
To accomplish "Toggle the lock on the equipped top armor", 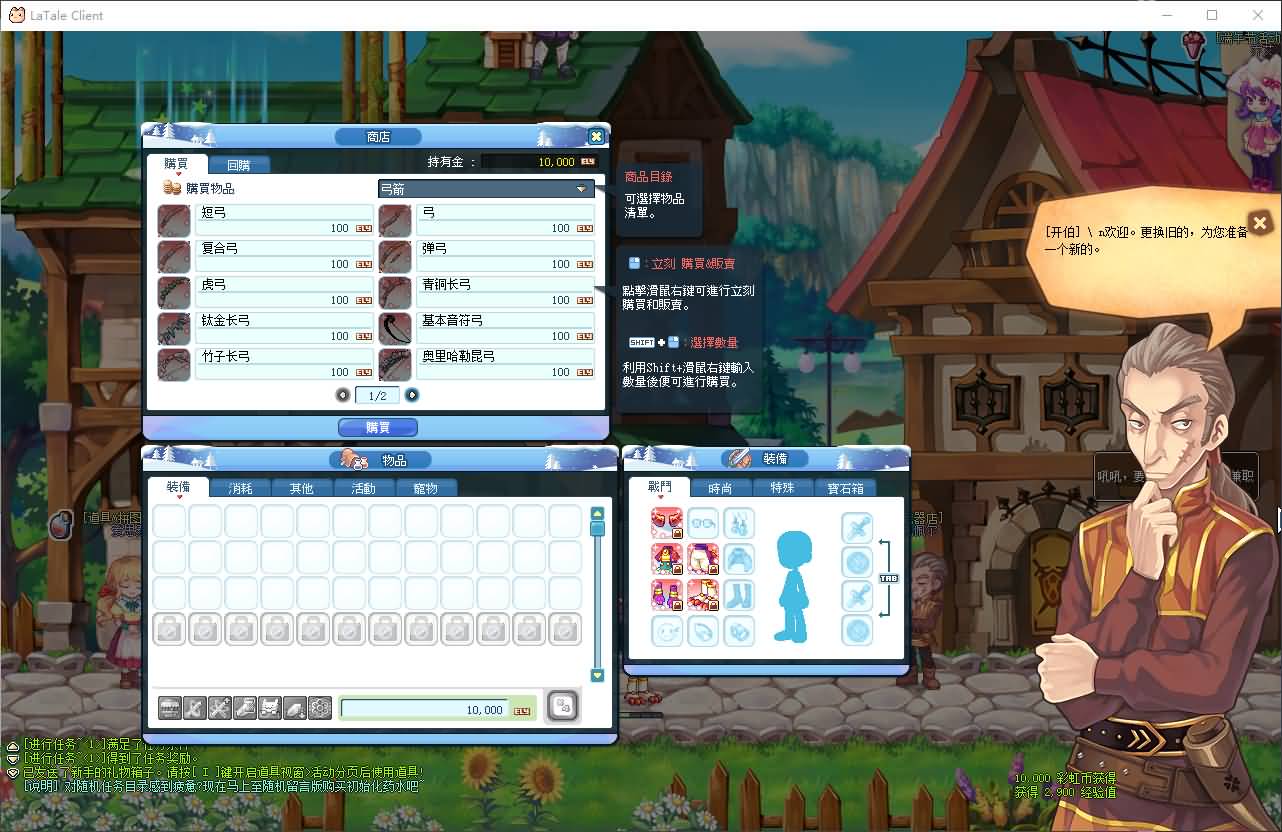I will point(678,569).
